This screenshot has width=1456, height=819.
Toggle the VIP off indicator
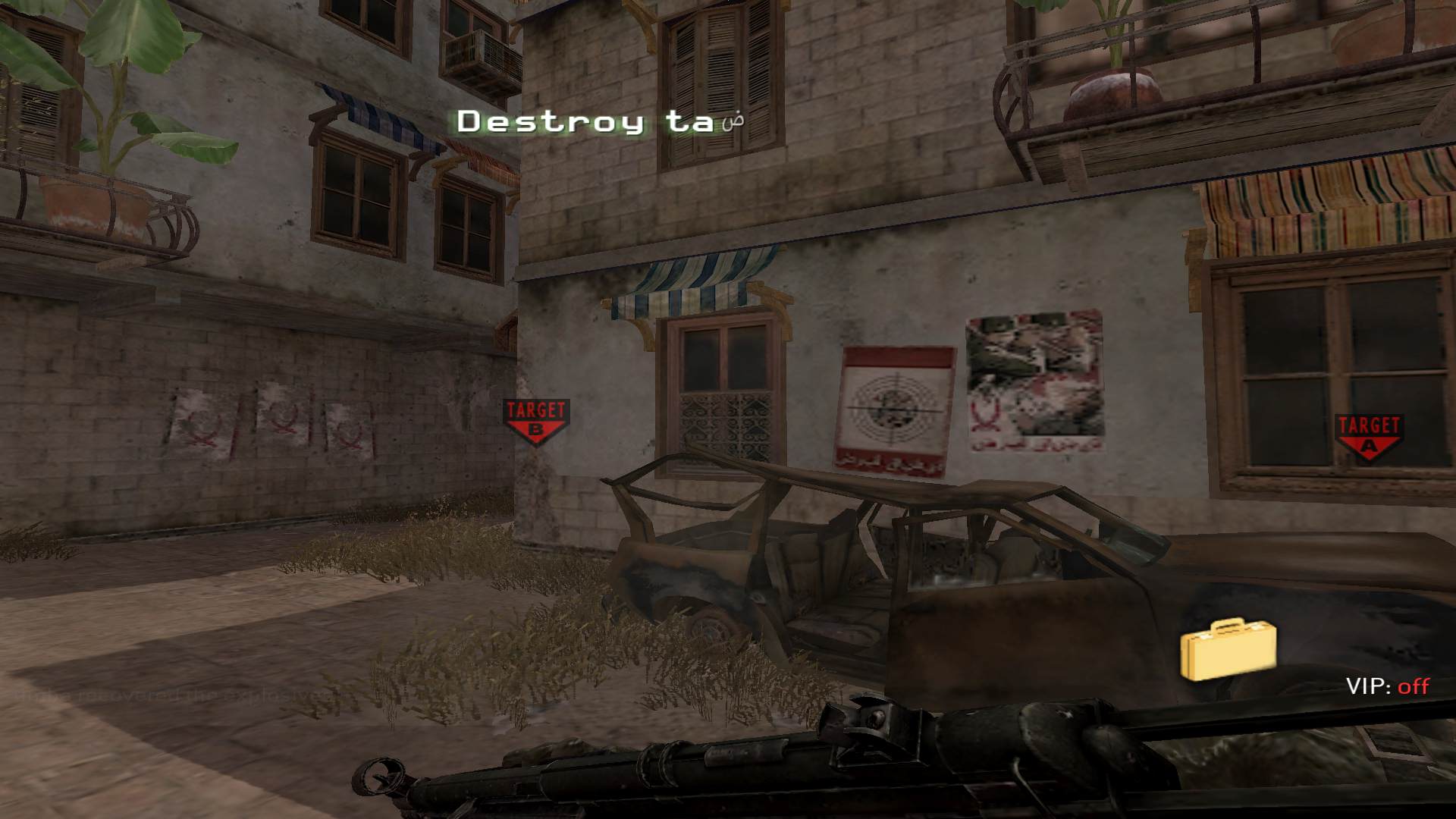point(1387,686)
